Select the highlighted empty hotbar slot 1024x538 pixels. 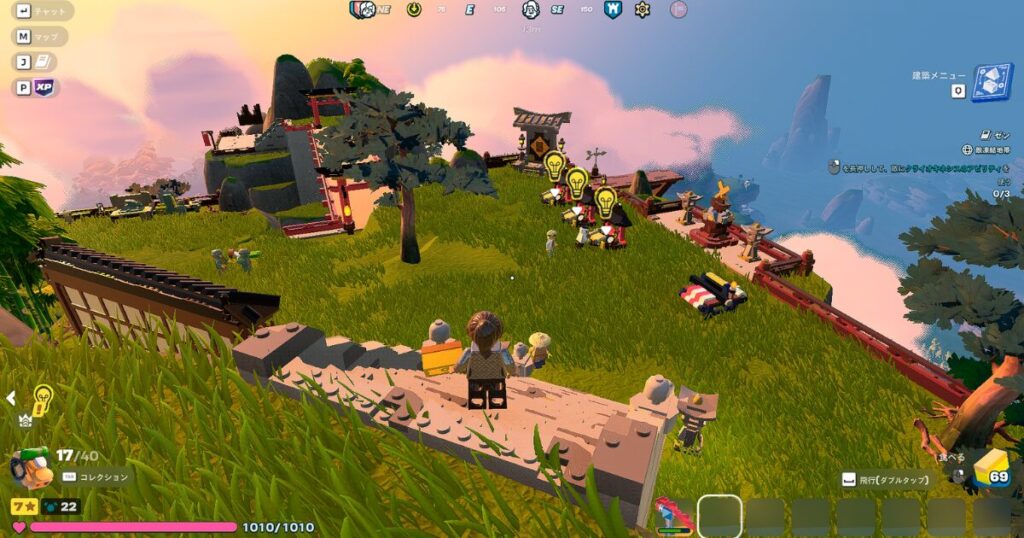click(x=719, y=516)
